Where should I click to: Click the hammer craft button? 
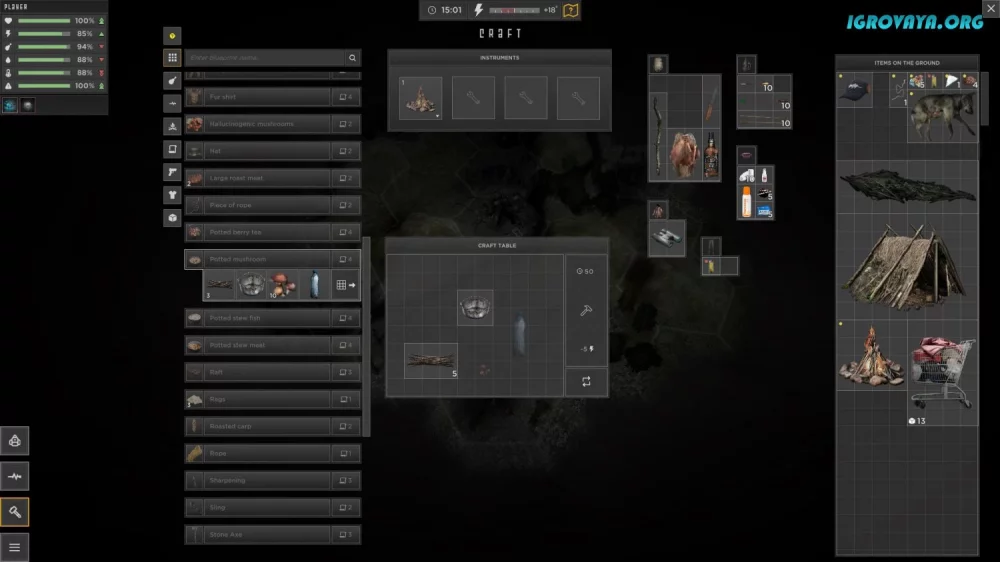(586, 310)
